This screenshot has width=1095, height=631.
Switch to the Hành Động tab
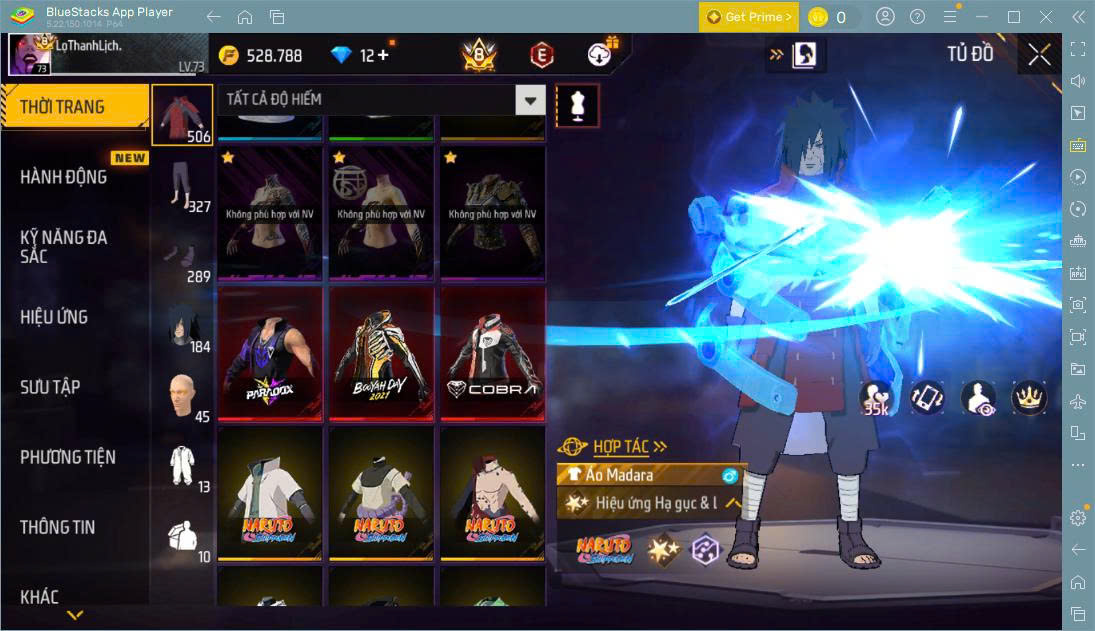(x=64, y=177)
